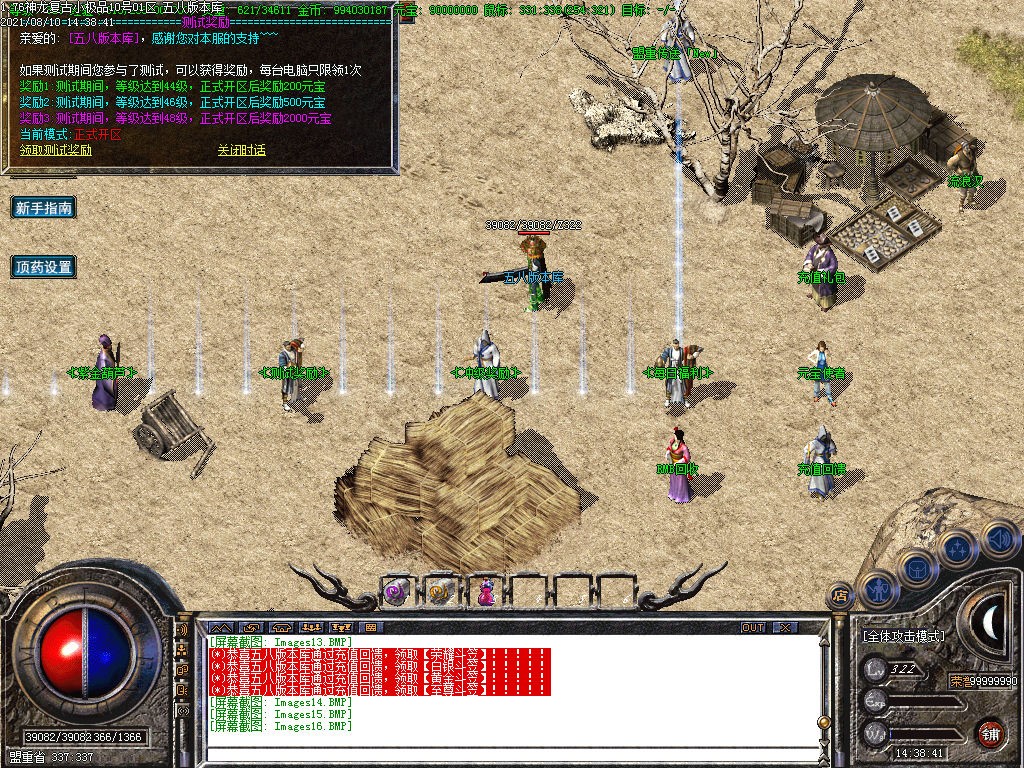Open the character equipment panel icon
Screen dimensions: 1024x768
[x=879, y=589]
